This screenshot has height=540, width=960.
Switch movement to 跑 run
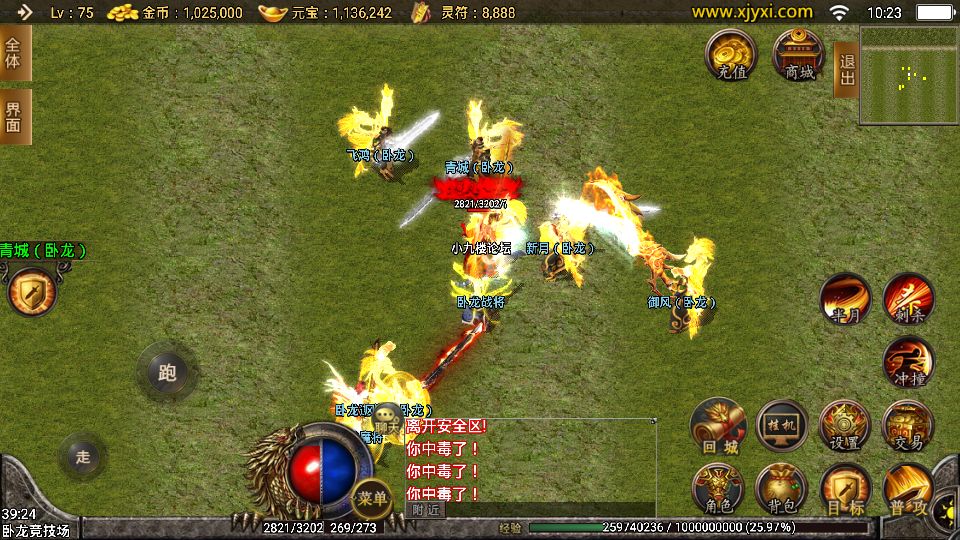point(166,372)
